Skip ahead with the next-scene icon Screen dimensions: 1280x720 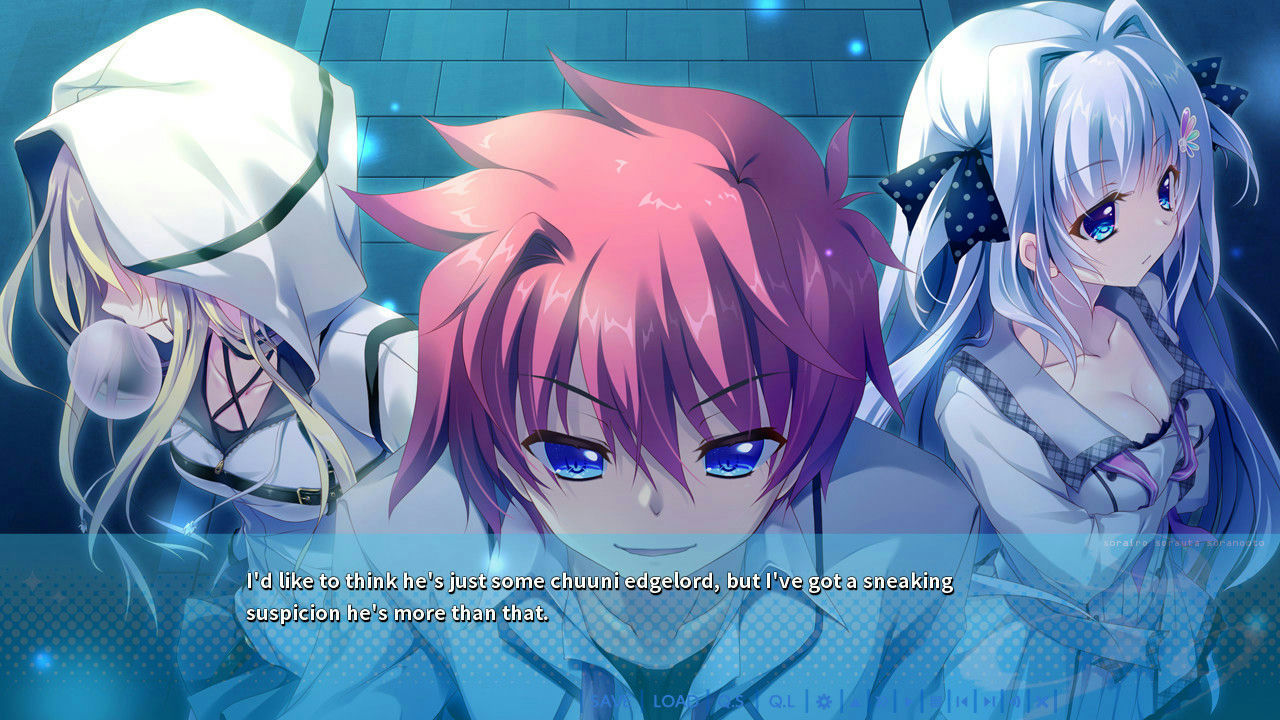989,703
